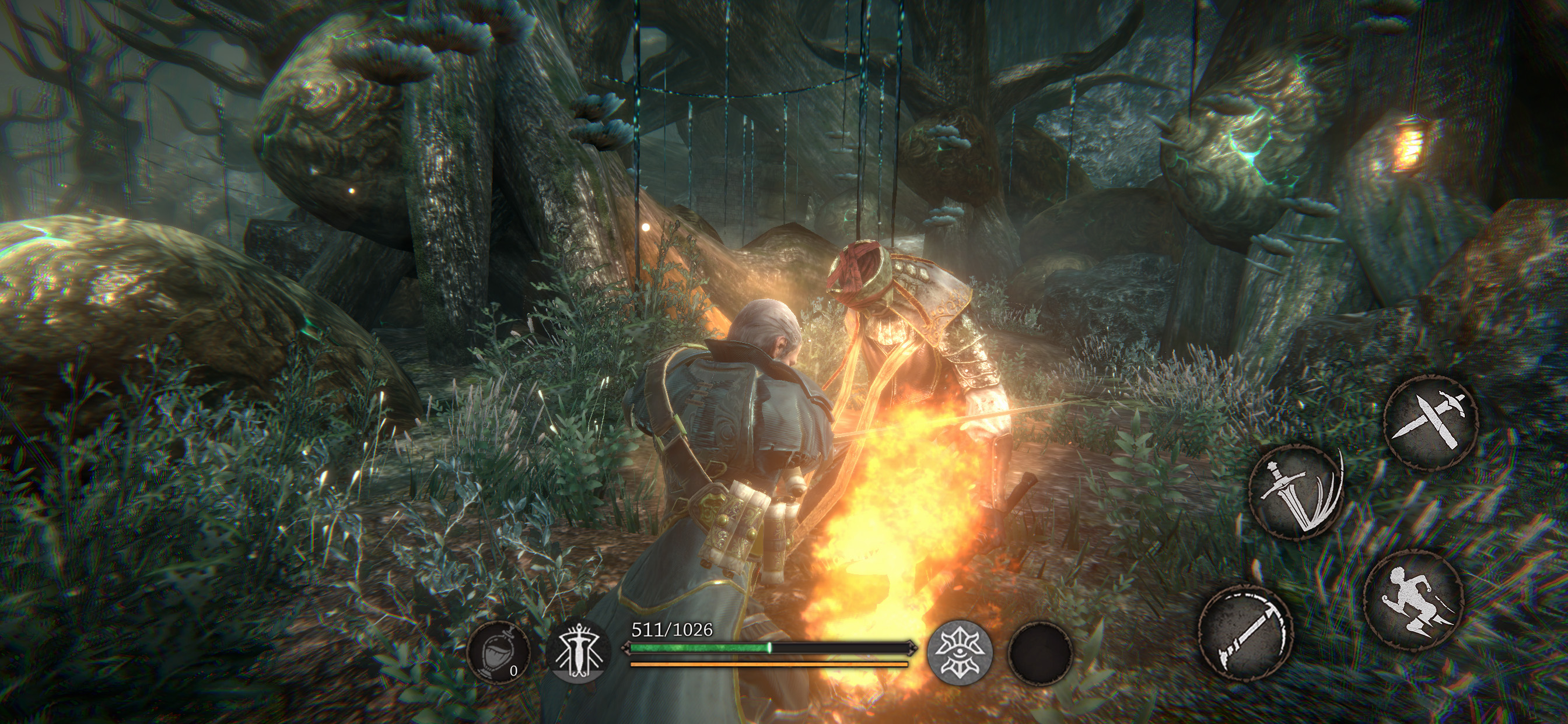Perform the sword slash attack

pyautogui.click(x=1297, y=493)
